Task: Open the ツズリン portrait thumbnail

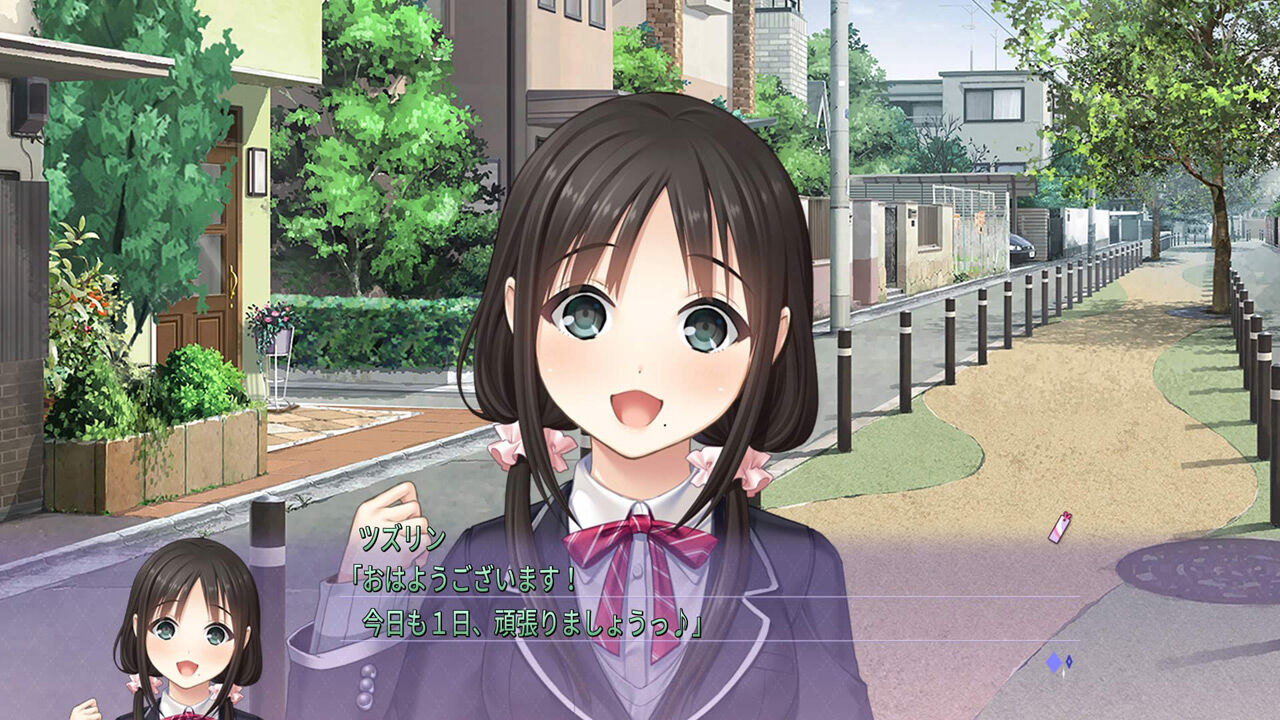Action: [190, 645]
